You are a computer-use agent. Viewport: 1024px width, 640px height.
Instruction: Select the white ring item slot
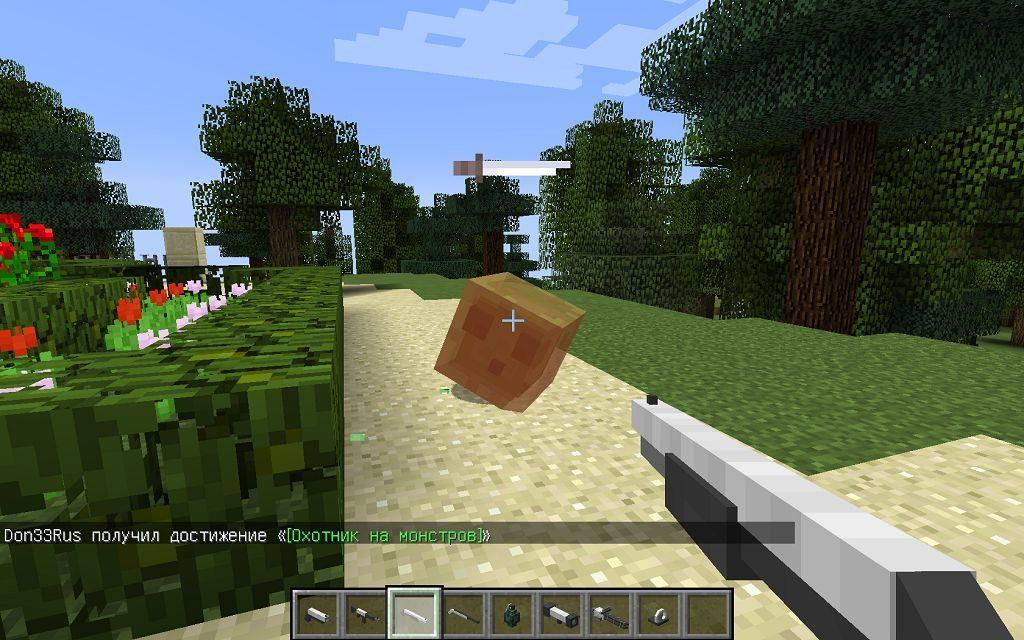point(657,612)
